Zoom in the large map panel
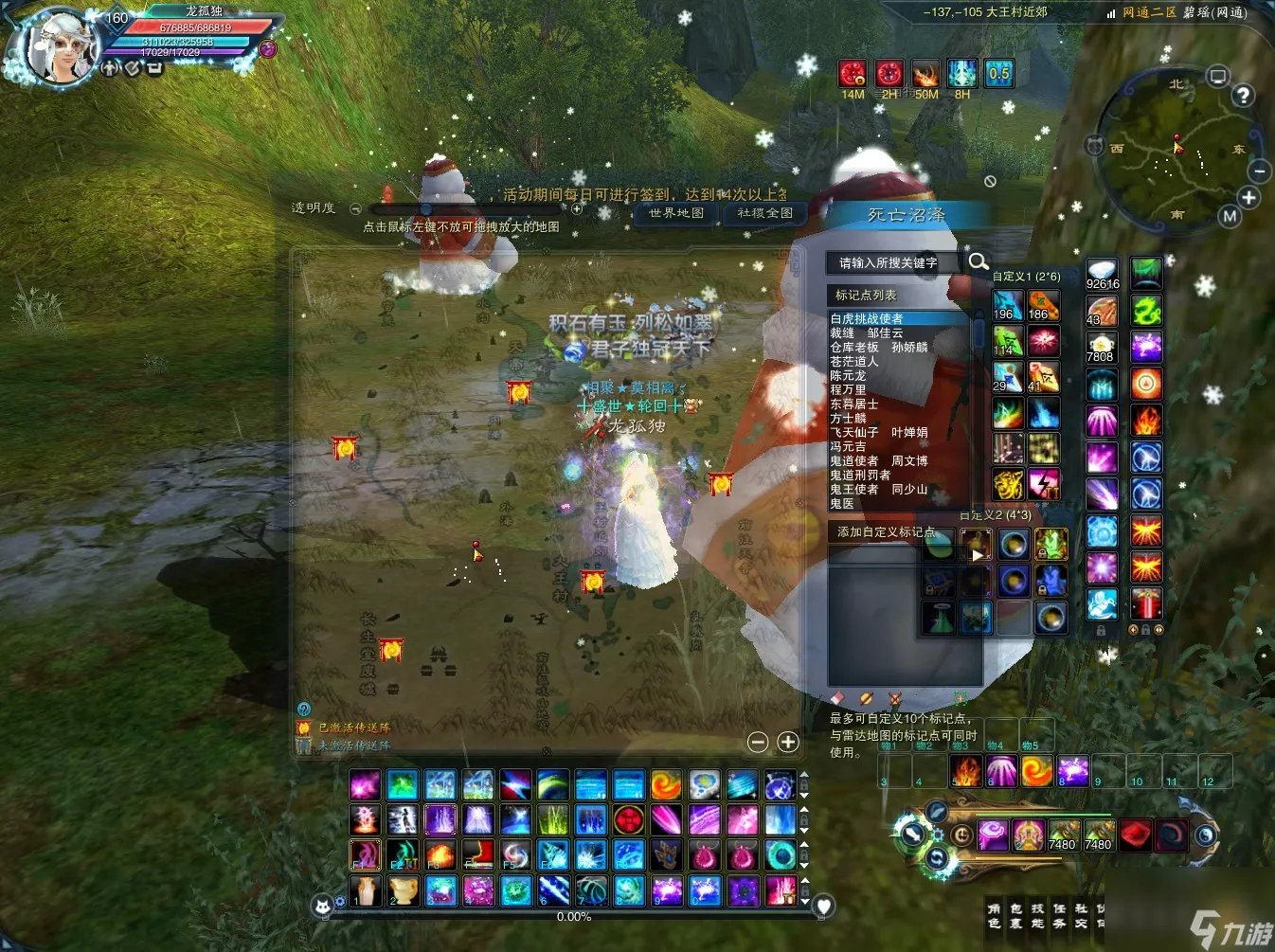This screenshot has width=1275, height=952. (x=788, y=742)
